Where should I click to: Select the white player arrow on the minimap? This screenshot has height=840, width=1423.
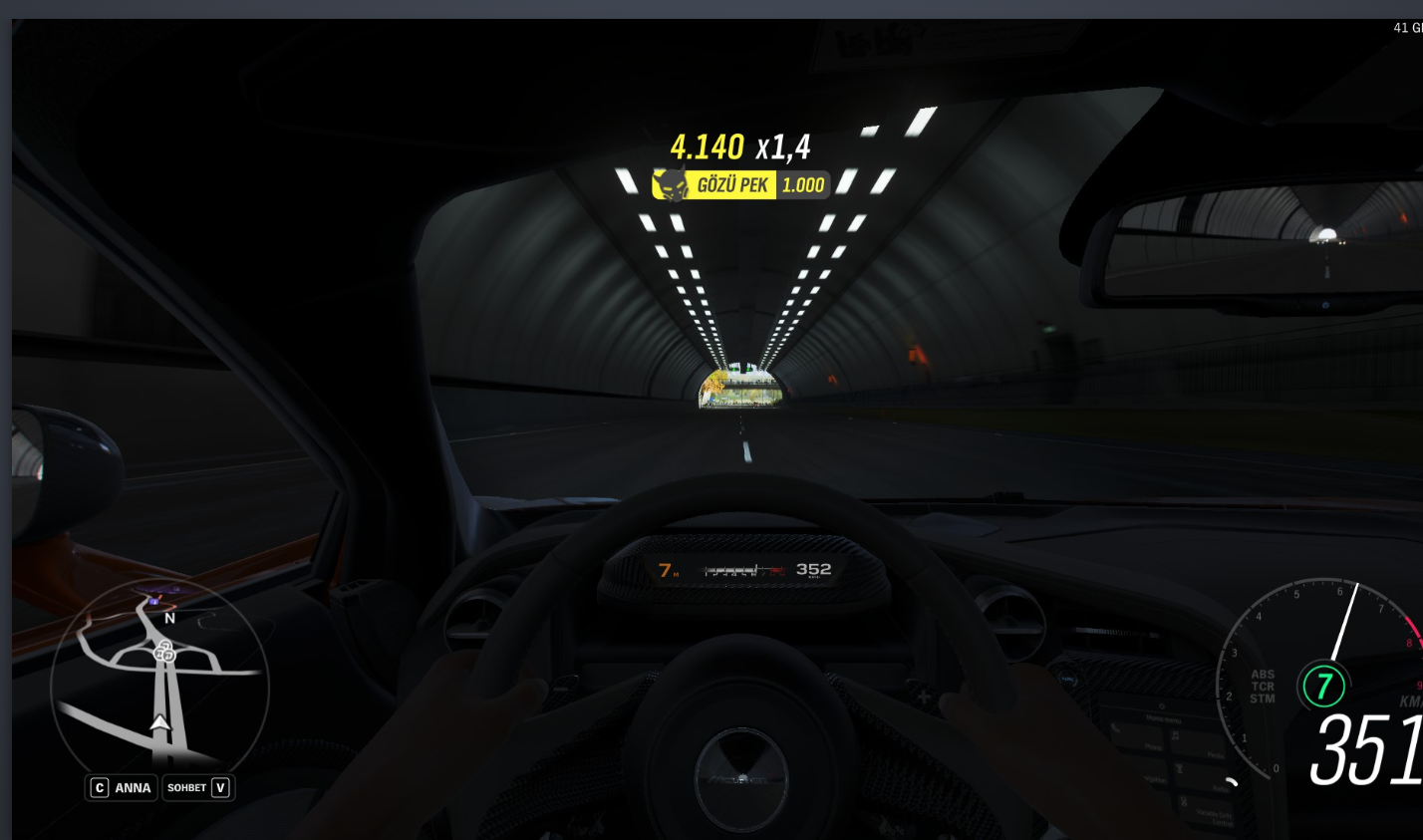[159, 721]
